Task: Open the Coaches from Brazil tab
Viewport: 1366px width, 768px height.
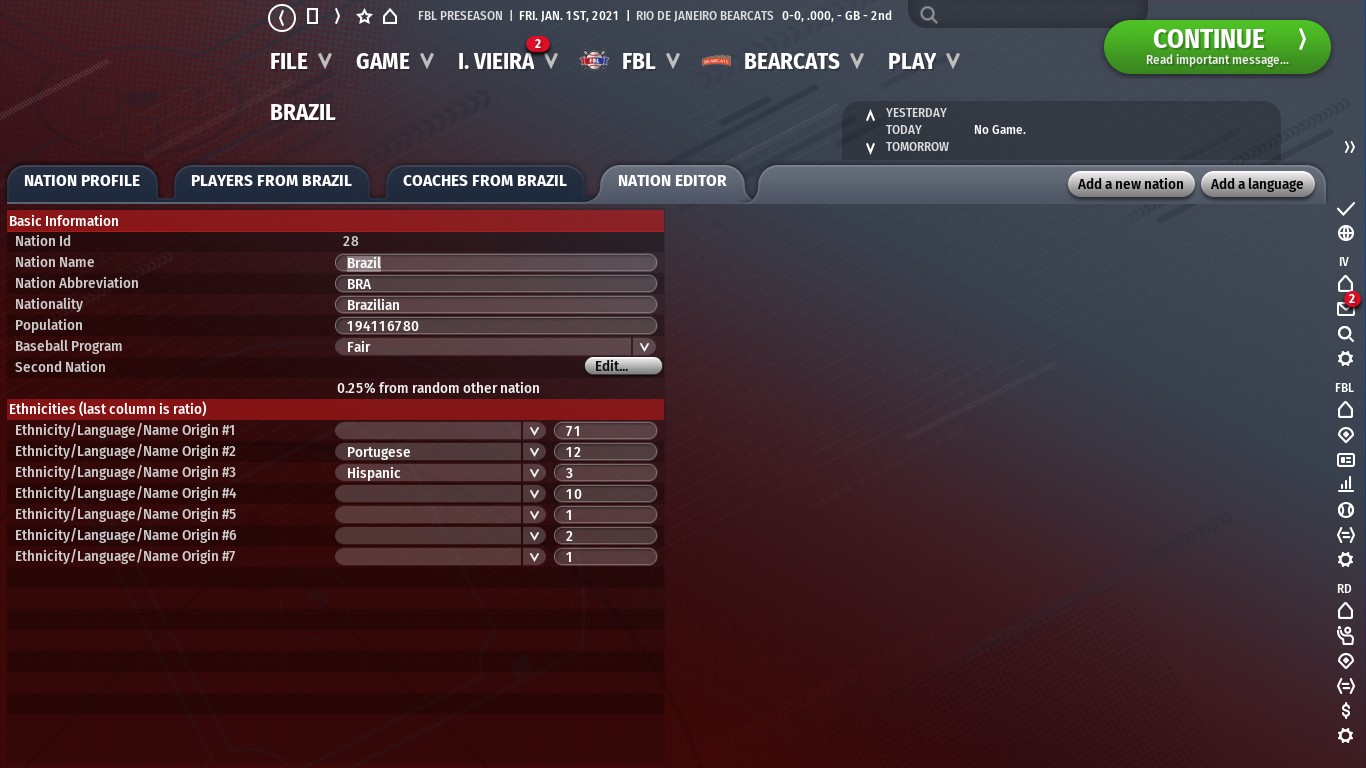Action: (484, 181)
